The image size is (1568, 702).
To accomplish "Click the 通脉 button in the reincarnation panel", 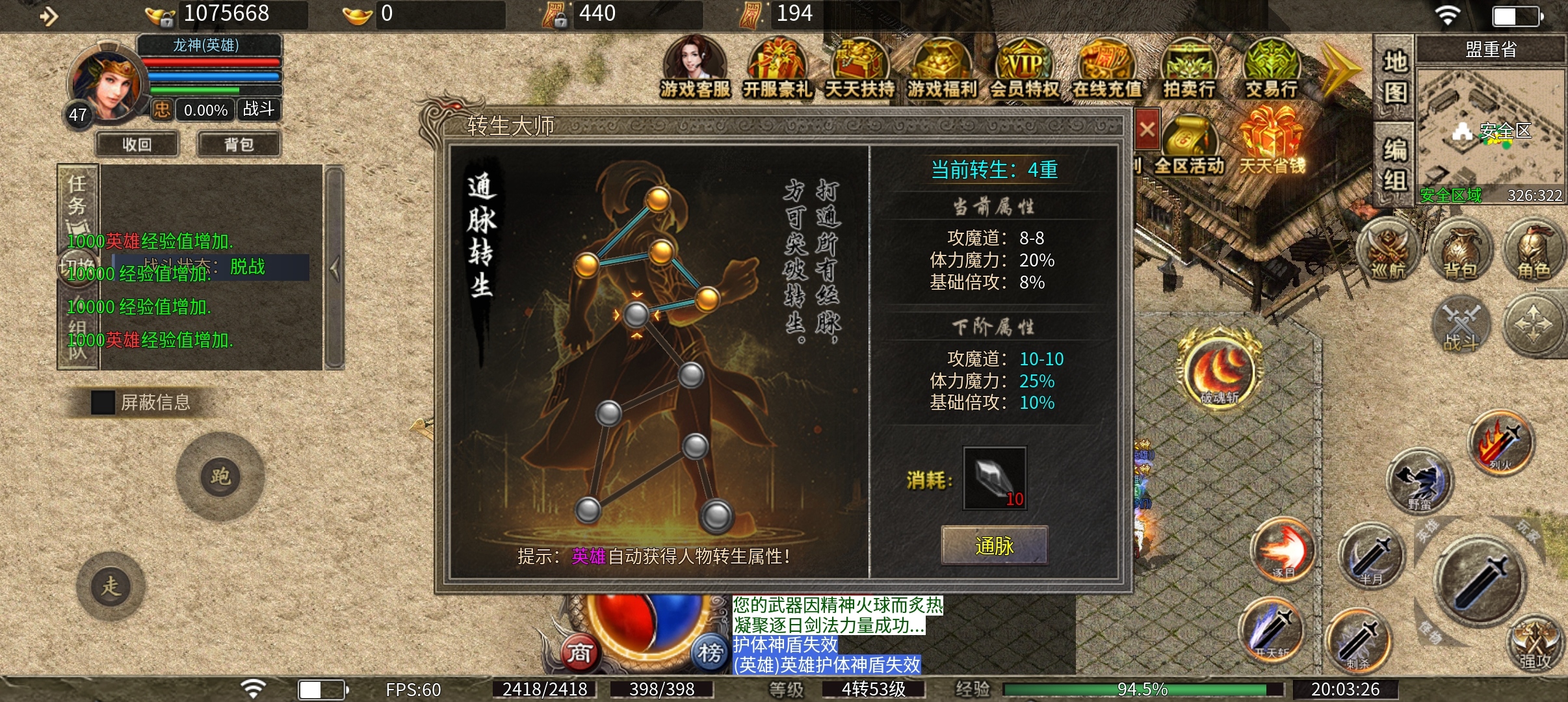I will (994, 545).
